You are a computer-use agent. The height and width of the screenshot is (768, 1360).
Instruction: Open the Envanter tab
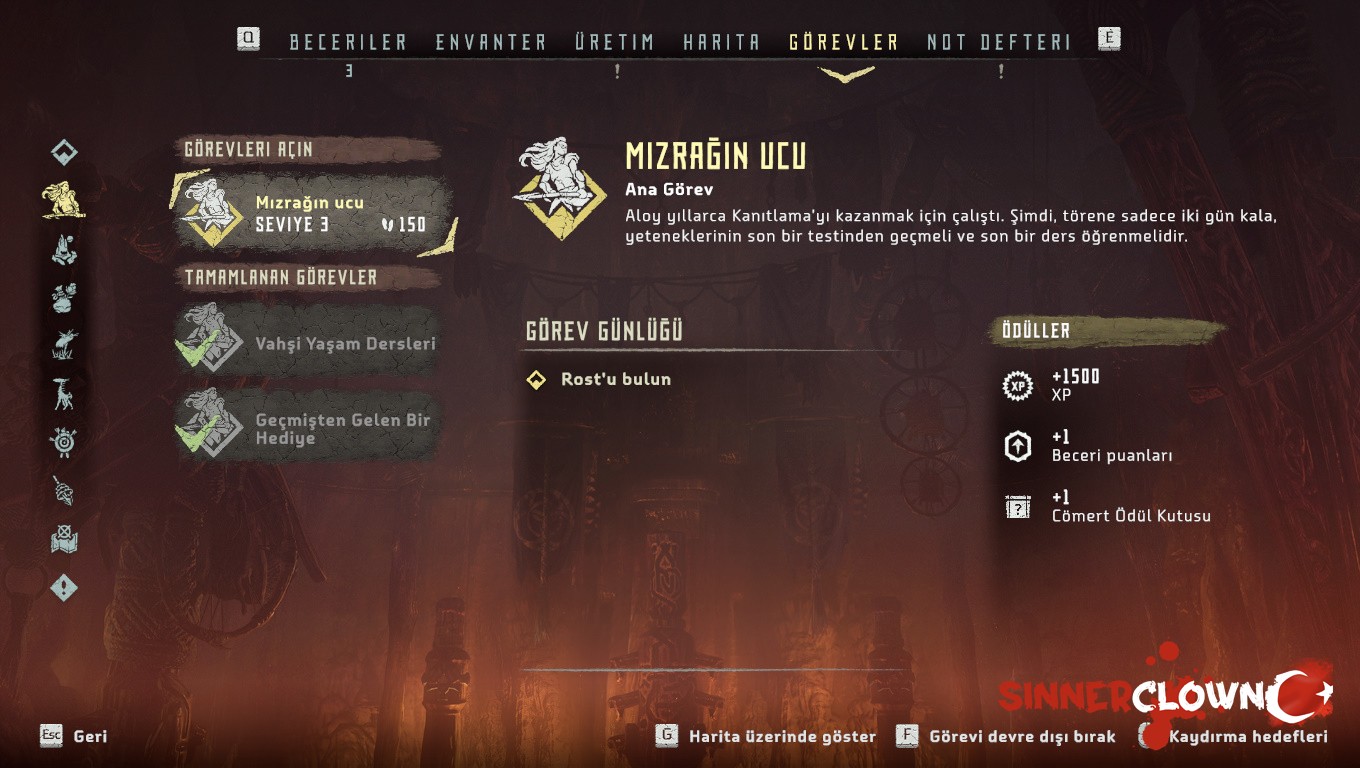[491, 42]
